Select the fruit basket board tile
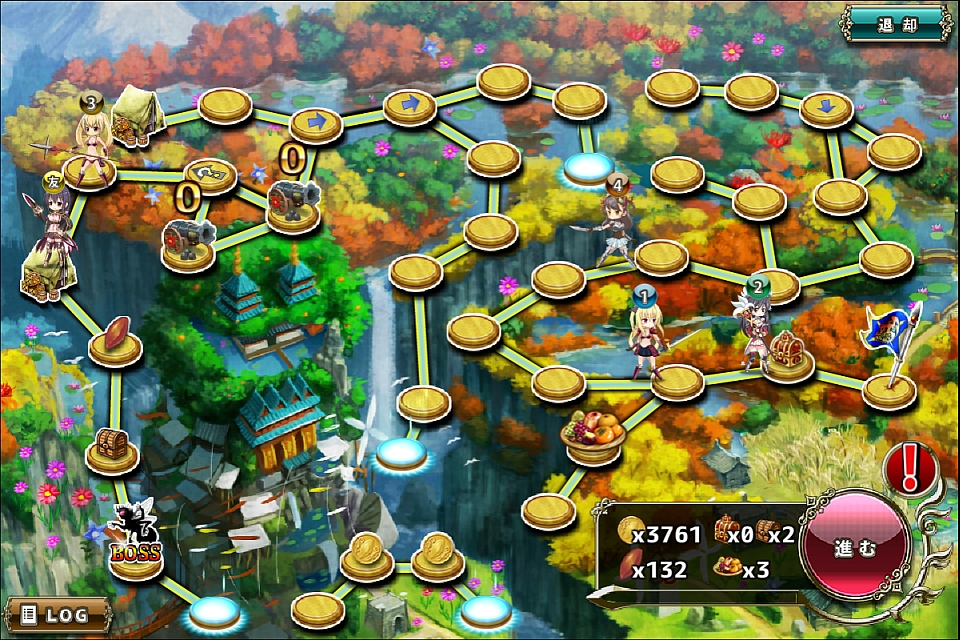This screenshot has height=640, width=960. [x=595, y=438]
